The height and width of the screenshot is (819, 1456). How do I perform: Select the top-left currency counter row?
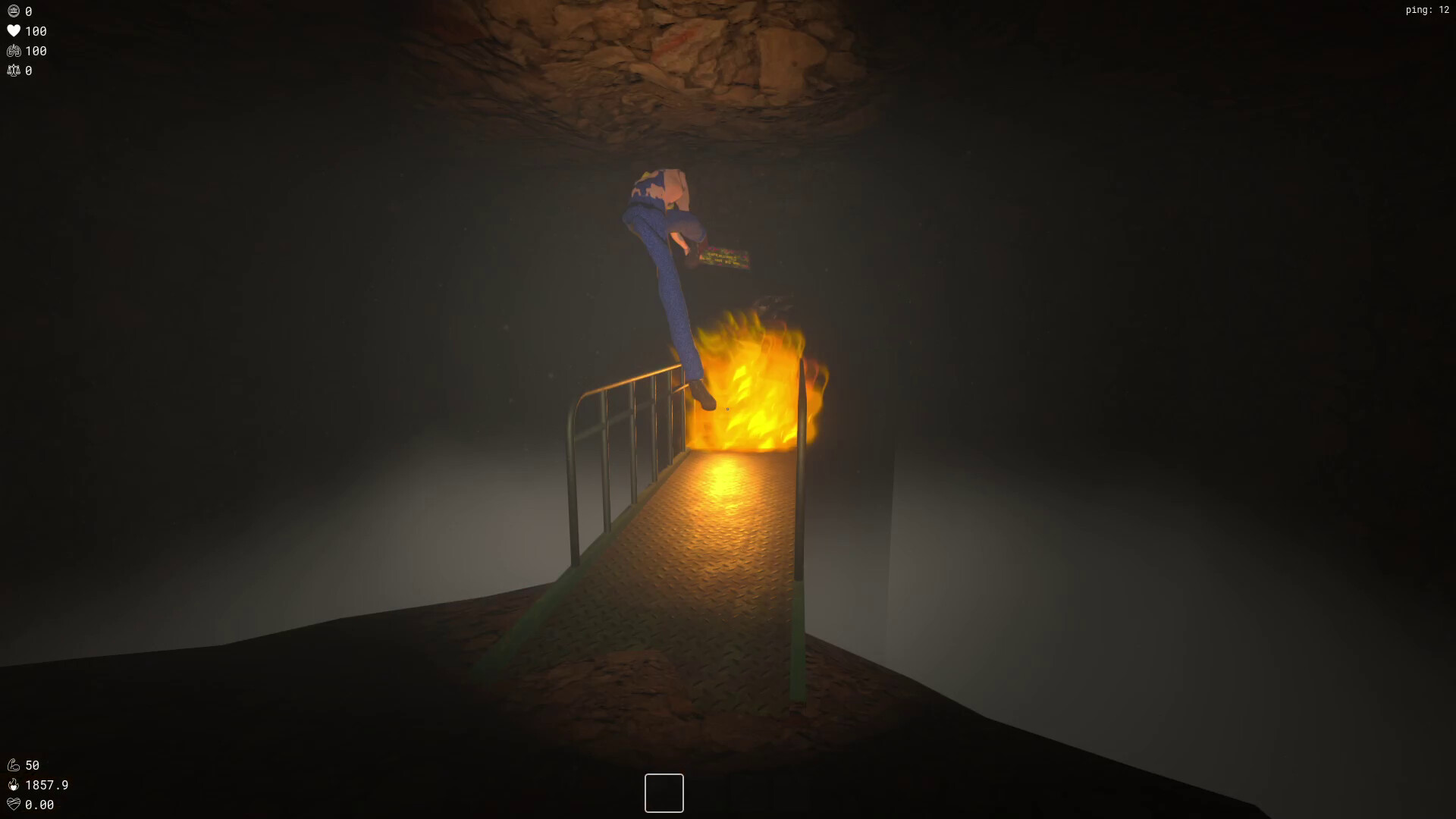coord(21,11)
